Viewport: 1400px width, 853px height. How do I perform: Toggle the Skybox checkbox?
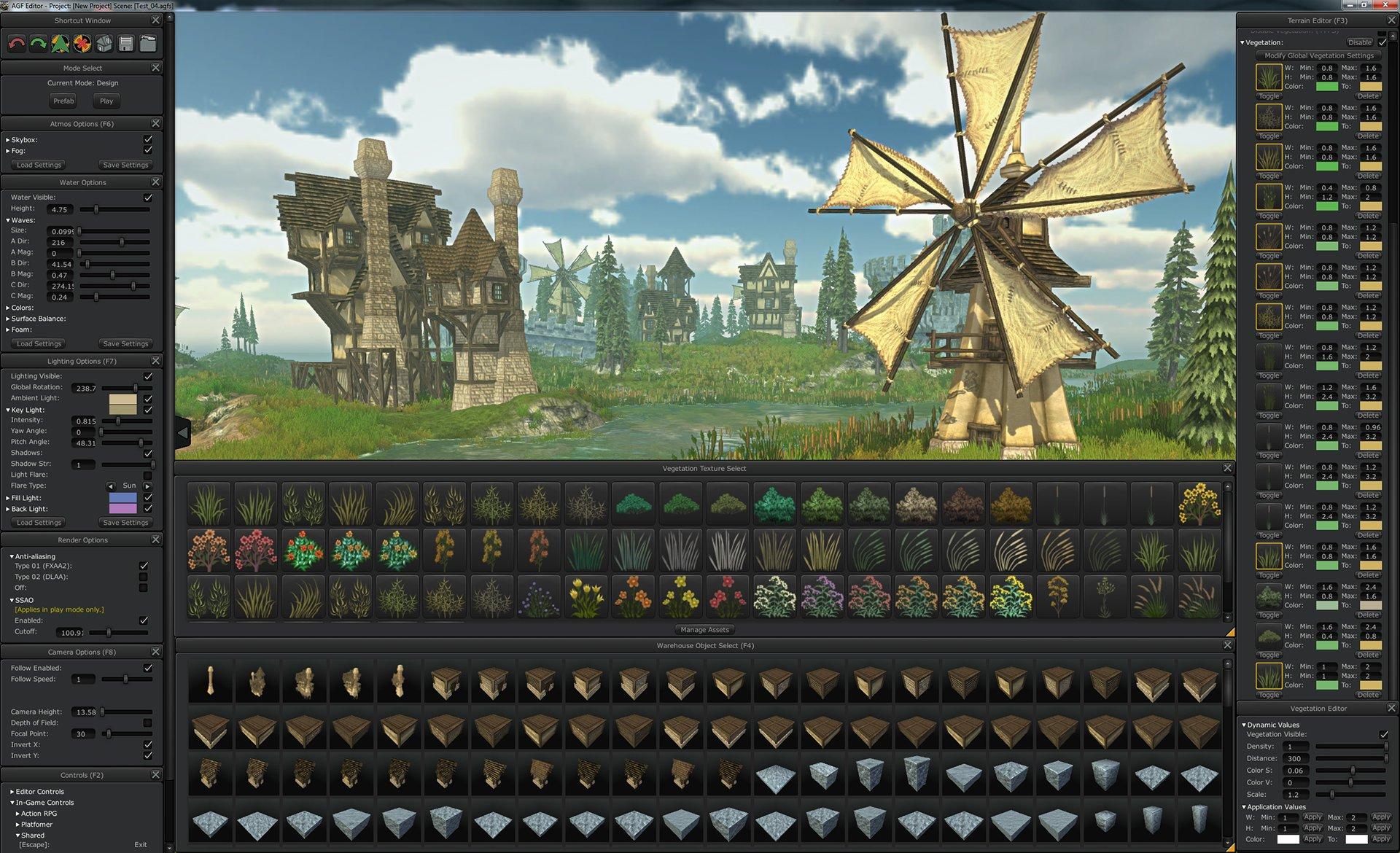click(148, 139)
